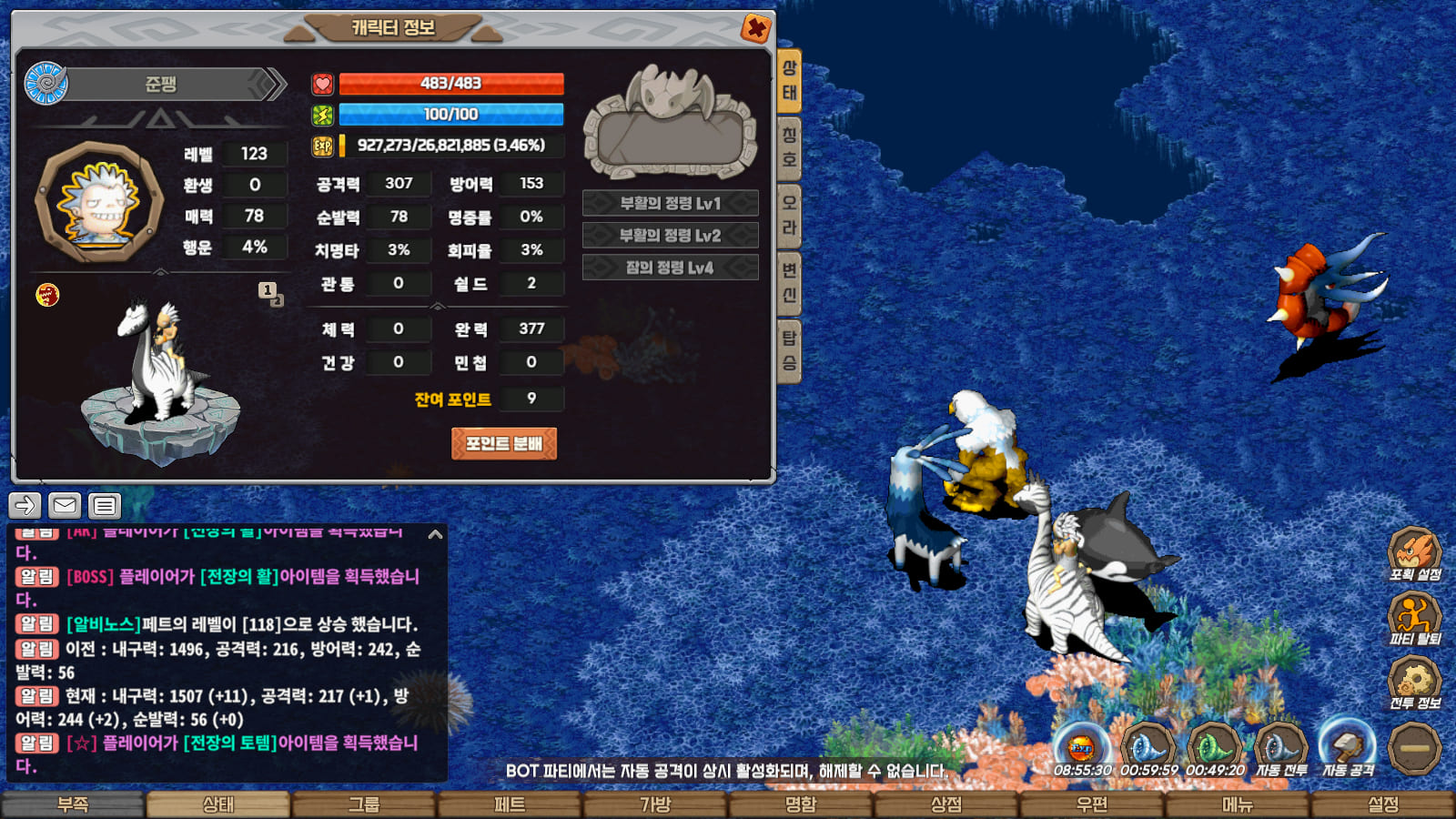Click the 포인트 분배 button
The image size is (1456, 819).
[503, 444]
